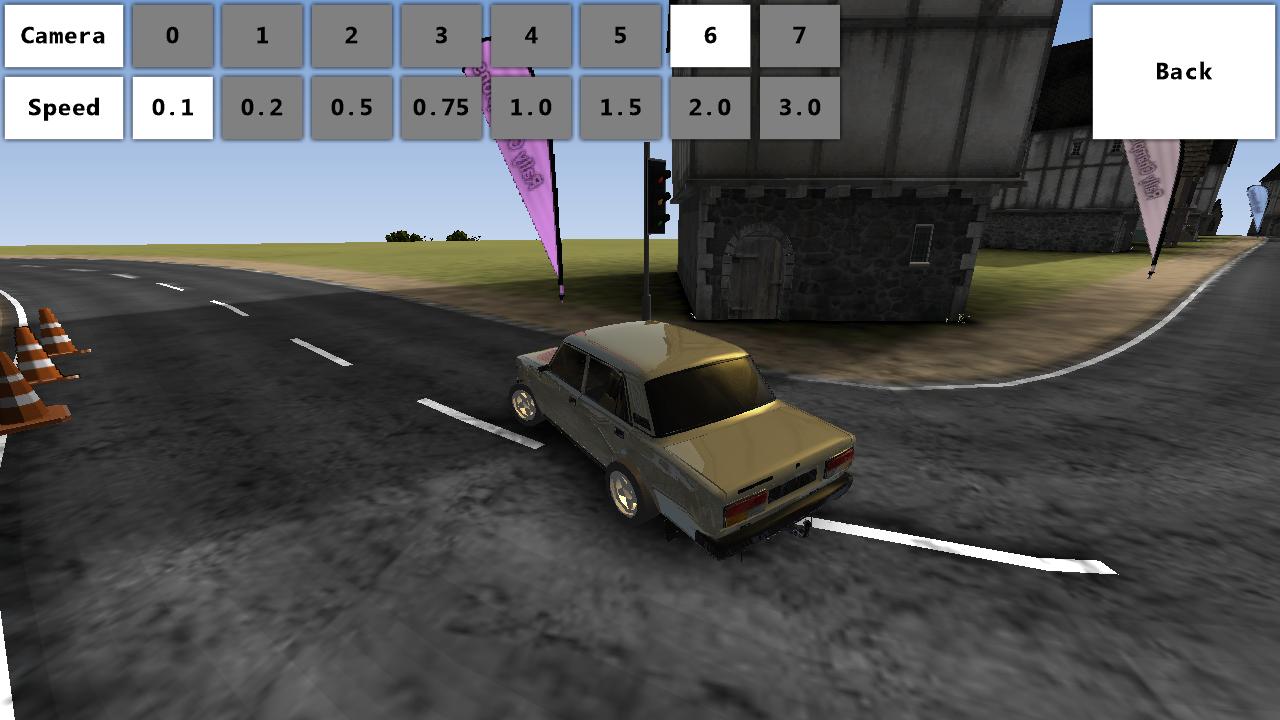Select 0.75 playback speed
Screen dimensions: 1280x720
(x=441, y=108)
